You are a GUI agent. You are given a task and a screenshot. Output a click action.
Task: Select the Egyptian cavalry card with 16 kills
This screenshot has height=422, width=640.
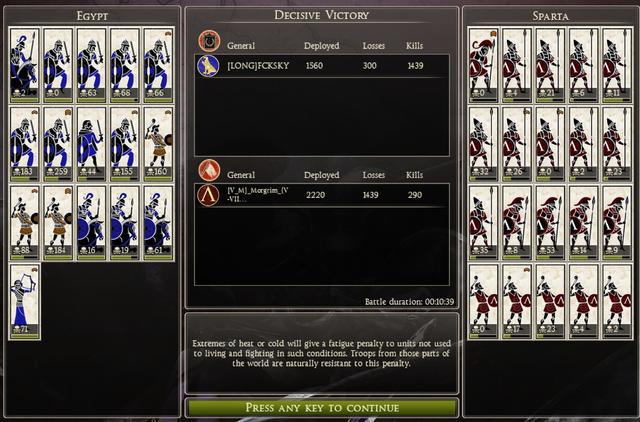click(92, 220)
